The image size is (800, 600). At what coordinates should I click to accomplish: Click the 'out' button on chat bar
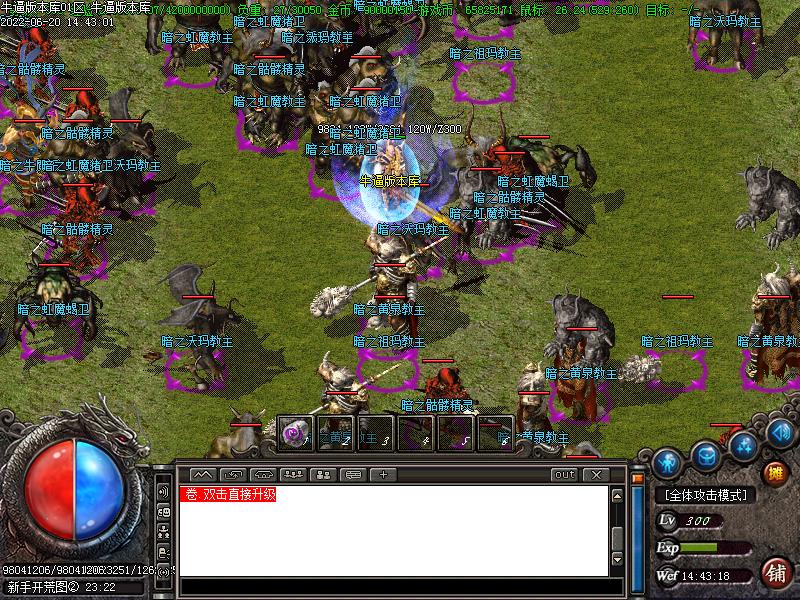pos(565,474)
